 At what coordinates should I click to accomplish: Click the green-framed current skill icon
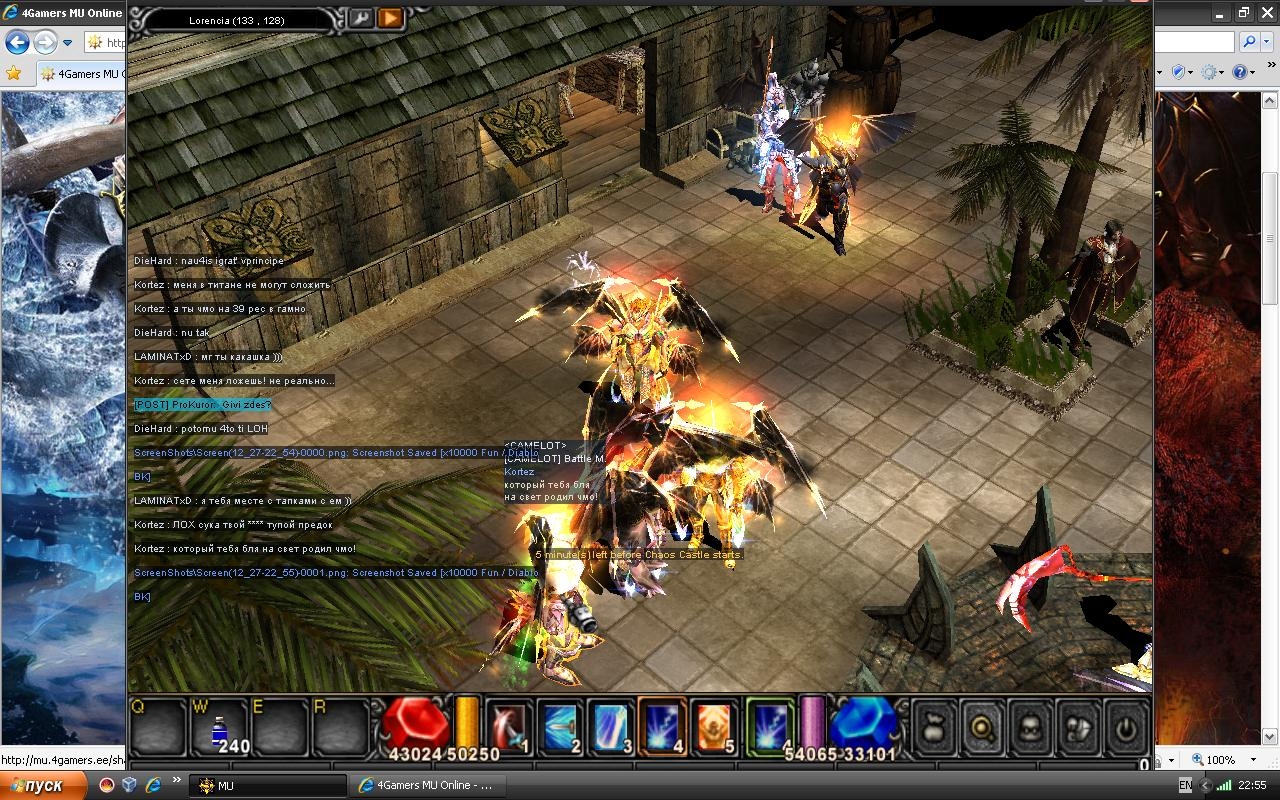click(x=770, y=725)
